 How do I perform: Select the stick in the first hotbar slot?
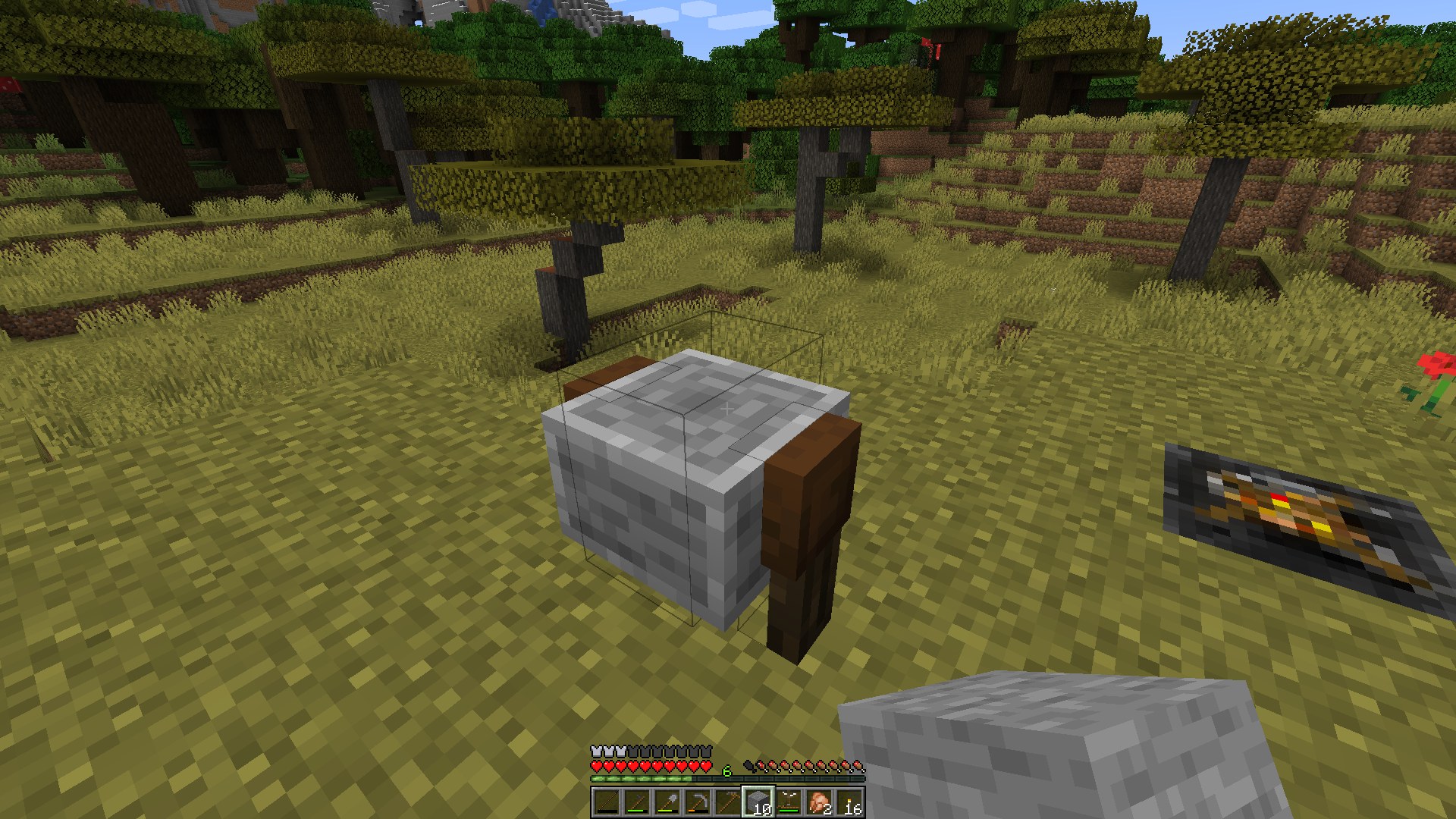(x=607, y=802)
